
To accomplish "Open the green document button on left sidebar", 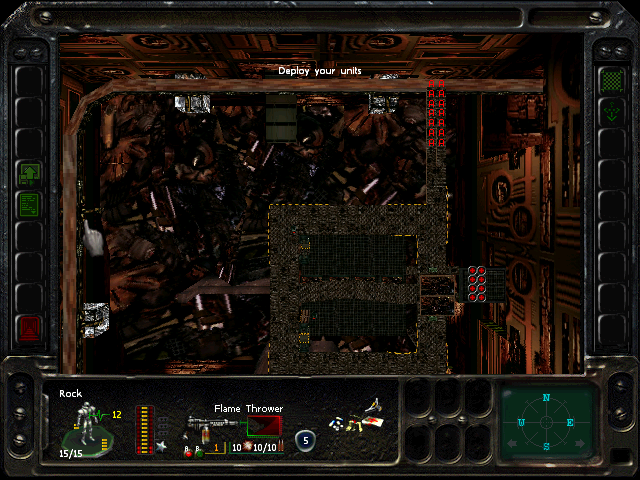I will tap(29, 205).
